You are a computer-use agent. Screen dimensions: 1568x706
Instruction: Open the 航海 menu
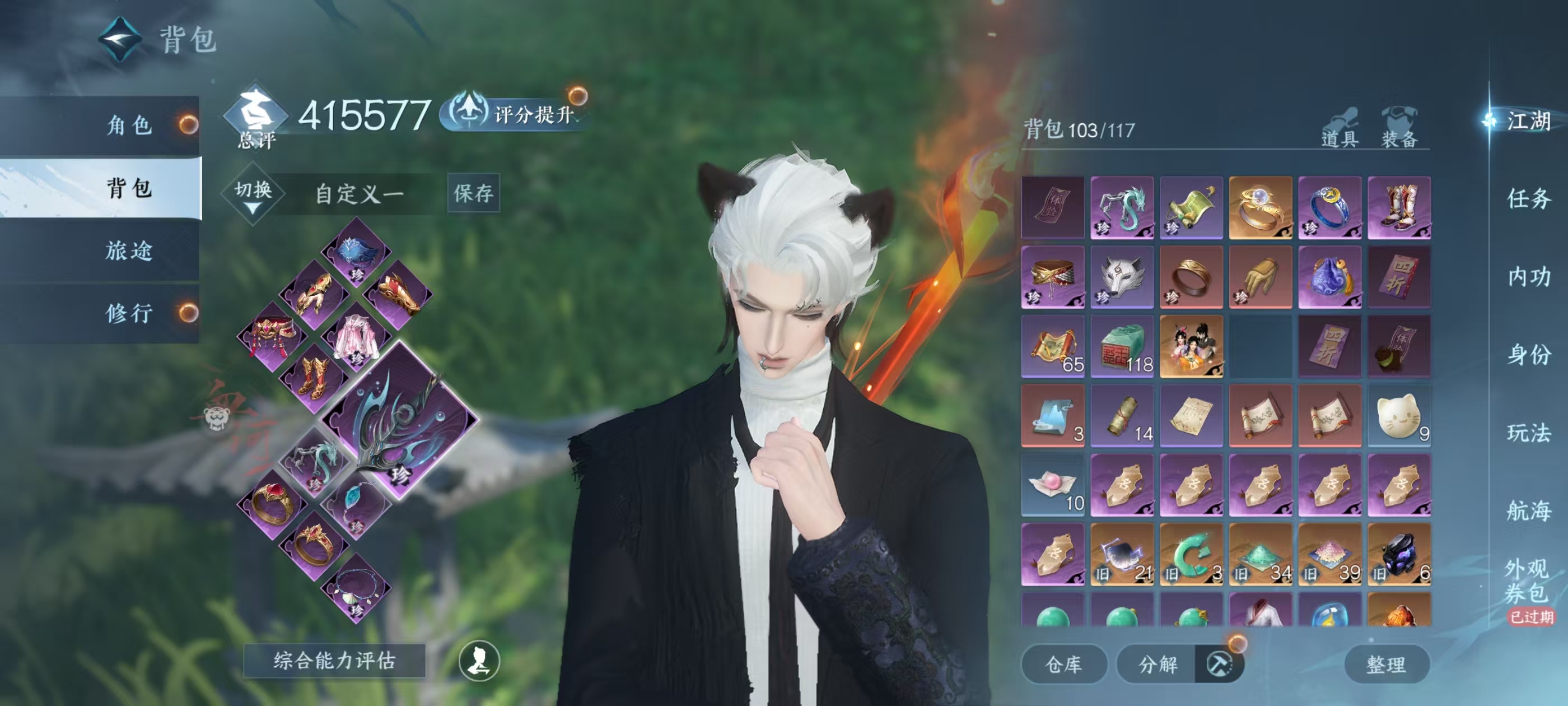tap(1528, 510)
